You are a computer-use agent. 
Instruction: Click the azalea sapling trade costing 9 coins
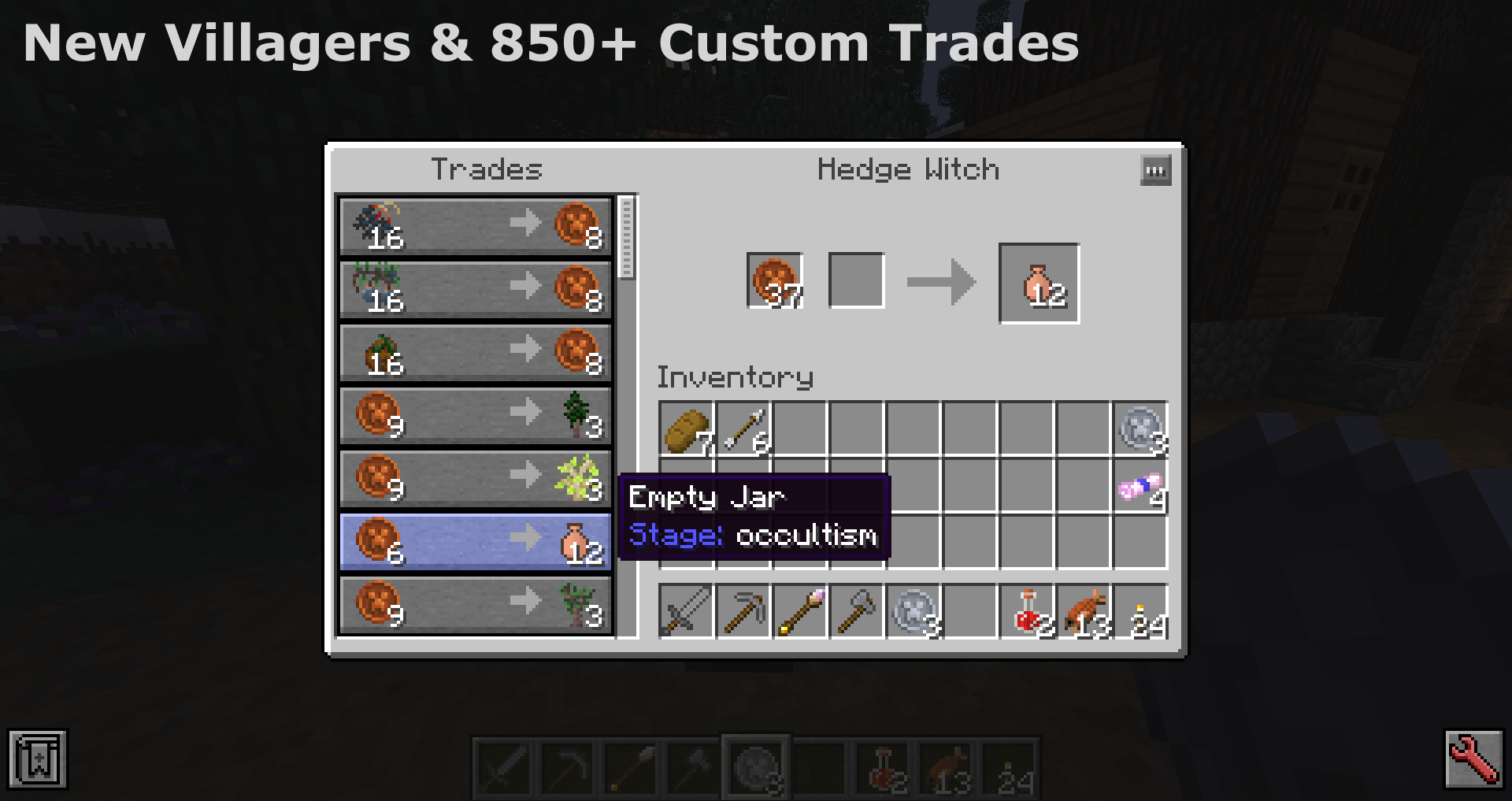pyautogui.click(x=472, y=479)
